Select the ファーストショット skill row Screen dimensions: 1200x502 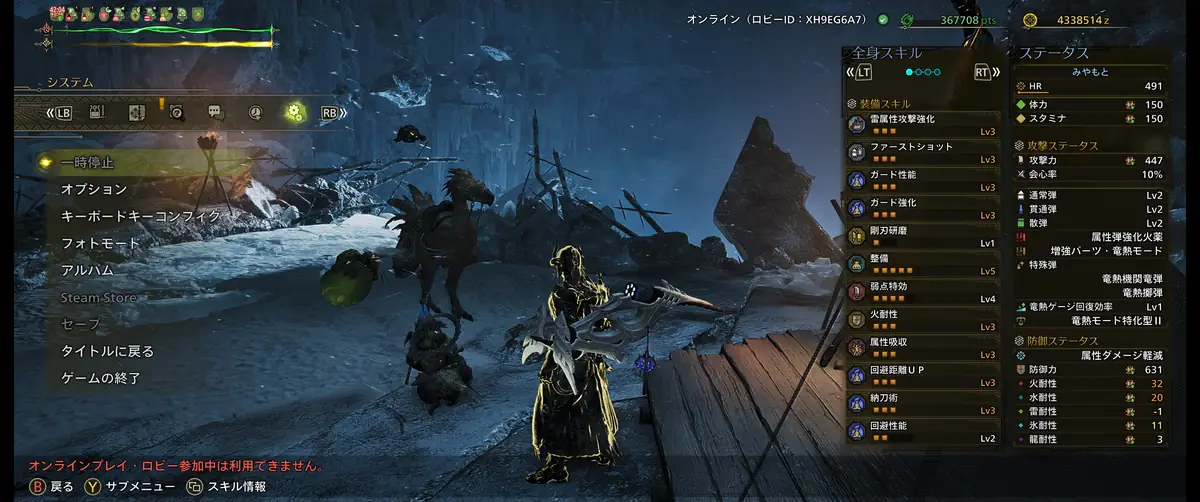(922, 152)
